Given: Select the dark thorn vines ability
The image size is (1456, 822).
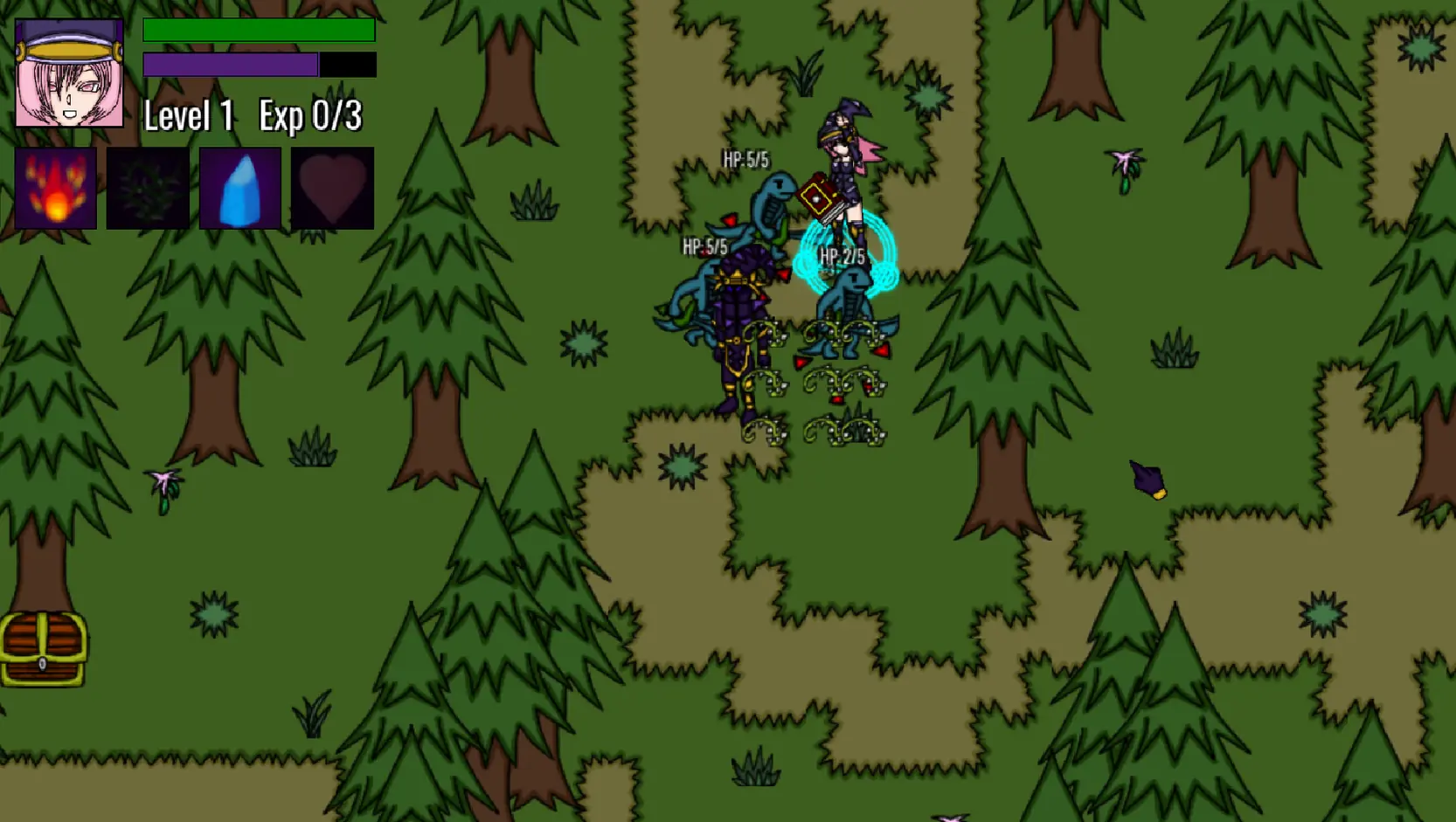Looking at the screenshot, I should pos(148,188).
